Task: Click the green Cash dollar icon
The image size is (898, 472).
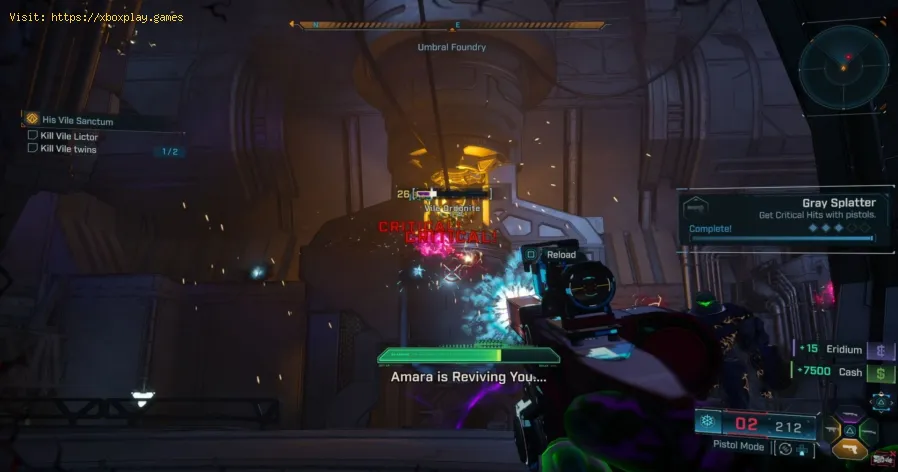Action: coord(881,372)
